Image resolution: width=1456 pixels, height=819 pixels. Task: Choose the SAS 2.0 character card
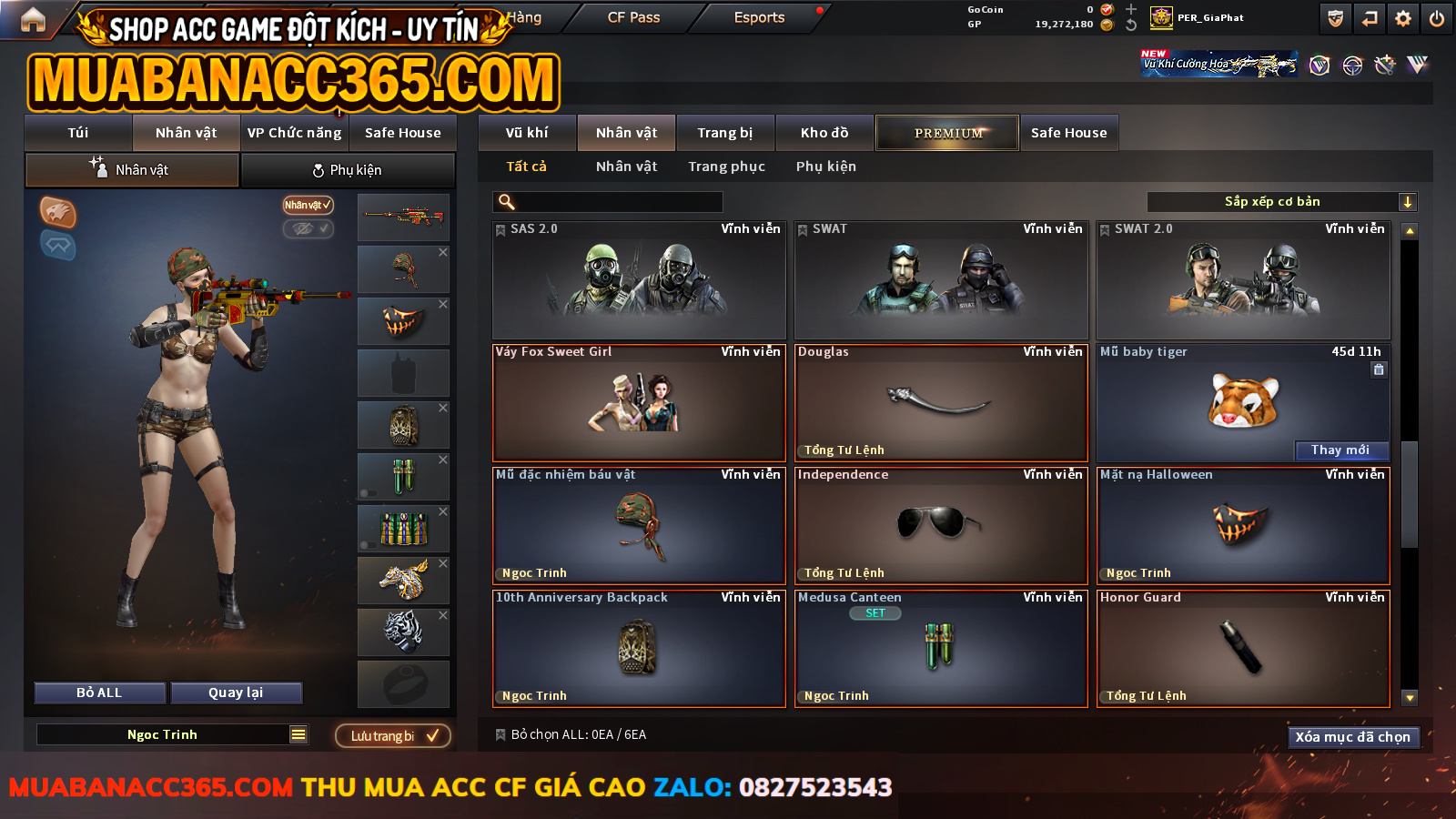click(639, 280)
